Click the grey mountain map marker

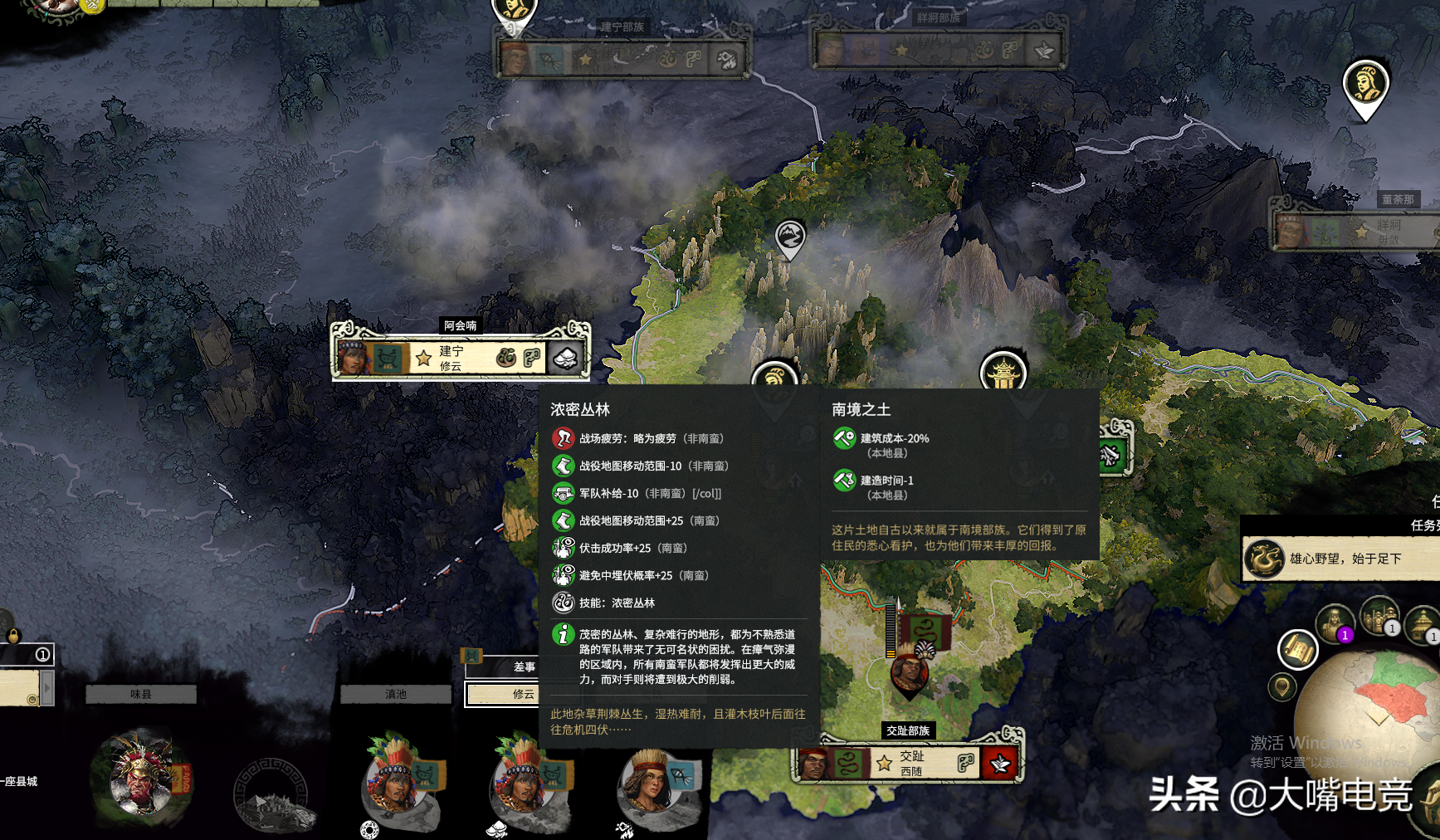[x=789, y=237]
